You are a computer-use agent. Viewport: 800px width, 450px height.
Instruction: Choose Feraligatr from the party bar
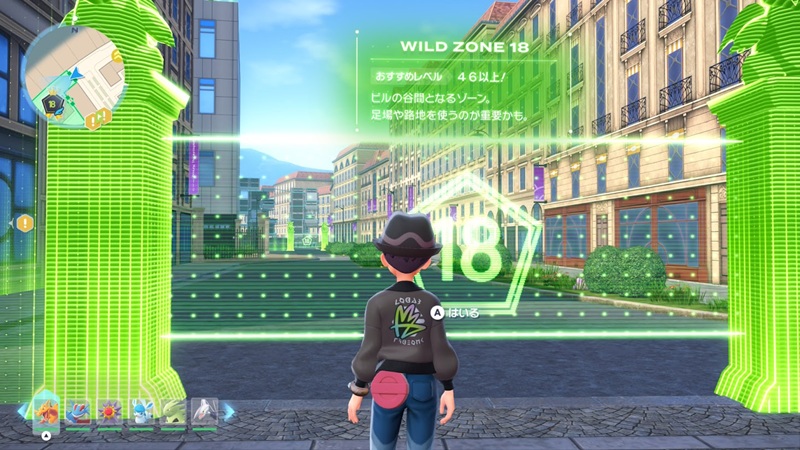point(77,410)
